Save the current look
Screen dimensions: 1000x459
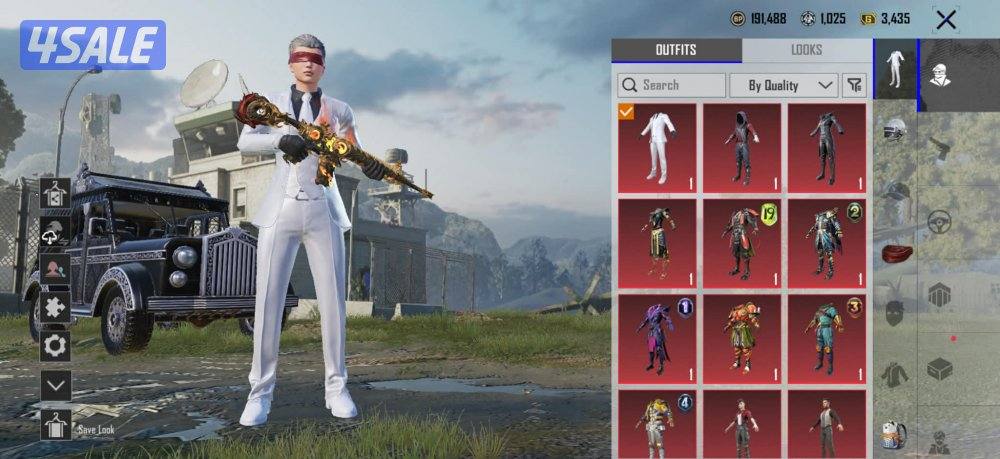coord(56,427)
